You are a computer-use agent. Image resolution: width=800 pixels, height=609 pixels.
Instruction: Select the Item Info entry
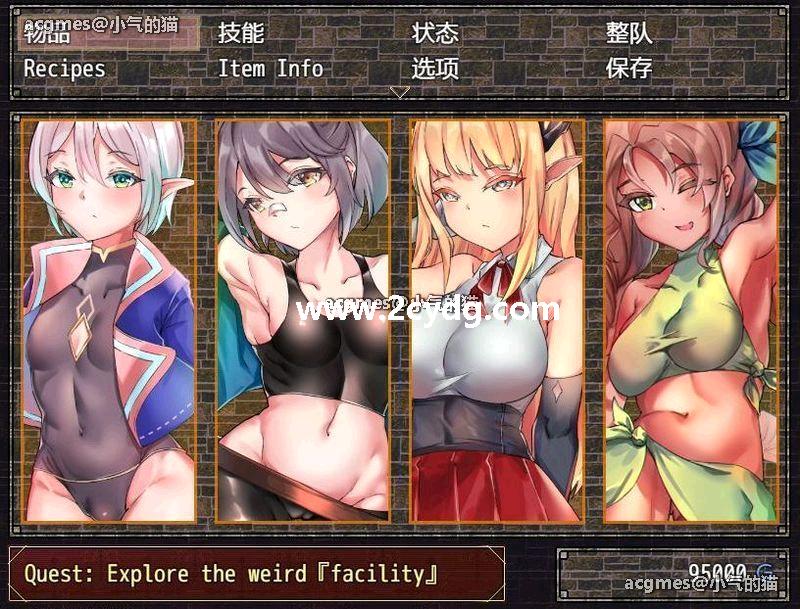click(271, 68)
